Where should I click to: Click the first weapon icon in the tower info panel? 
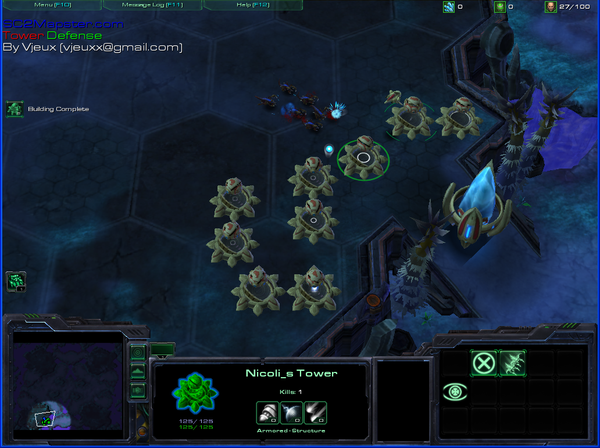[x=267, y=411]
